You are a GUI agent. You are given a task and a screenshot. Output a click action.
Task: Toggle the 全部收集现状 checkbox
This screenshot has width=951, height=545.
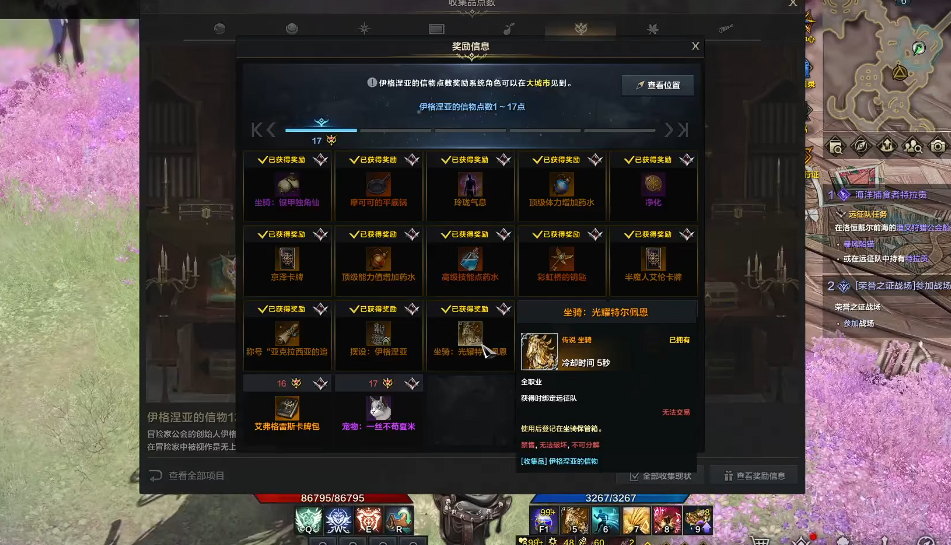(x=634, y=475)
